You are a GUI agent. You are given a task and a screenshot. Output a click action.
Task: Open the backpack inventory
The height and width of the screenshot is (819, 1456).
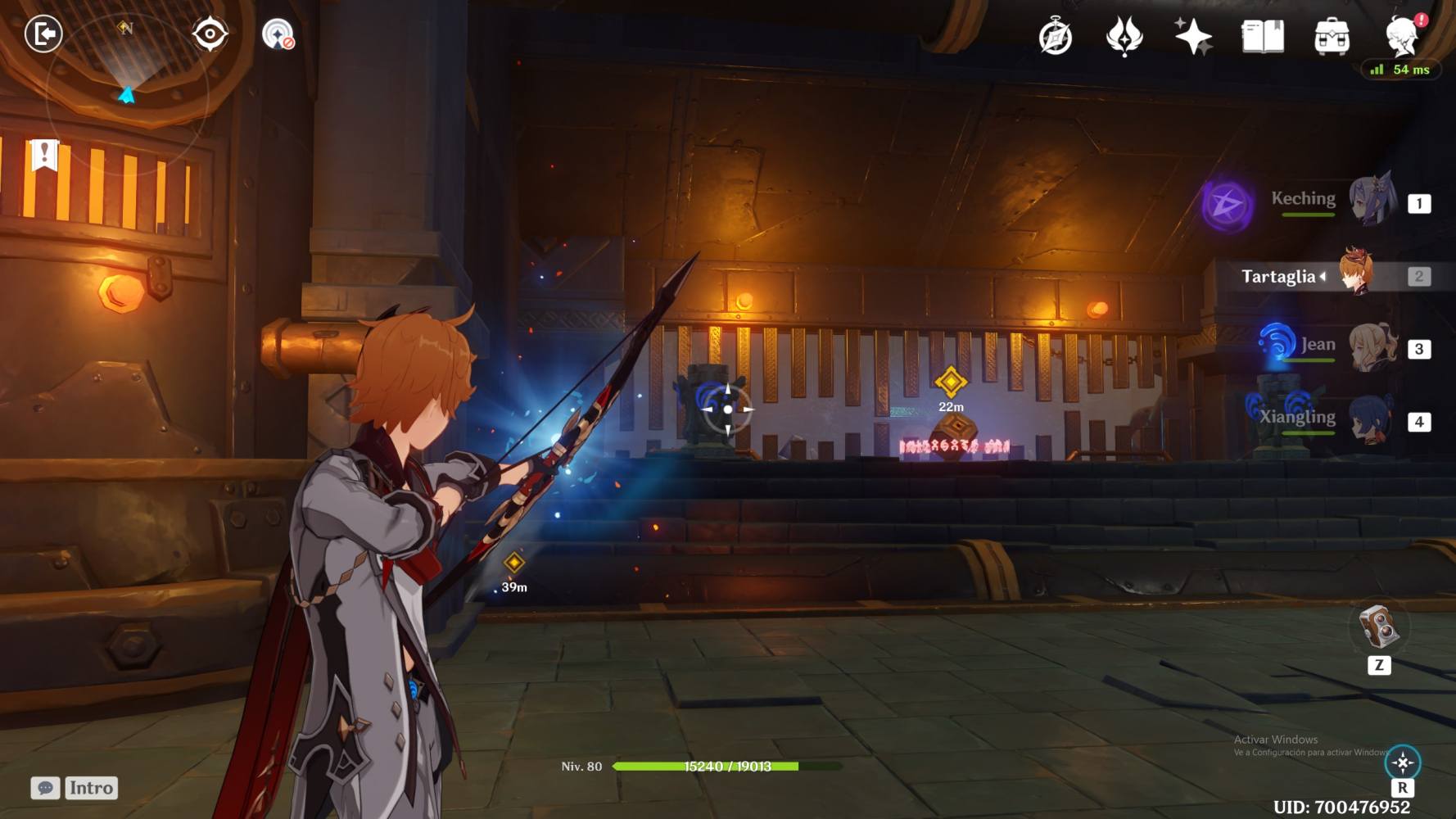click(x=1332, y=37)
